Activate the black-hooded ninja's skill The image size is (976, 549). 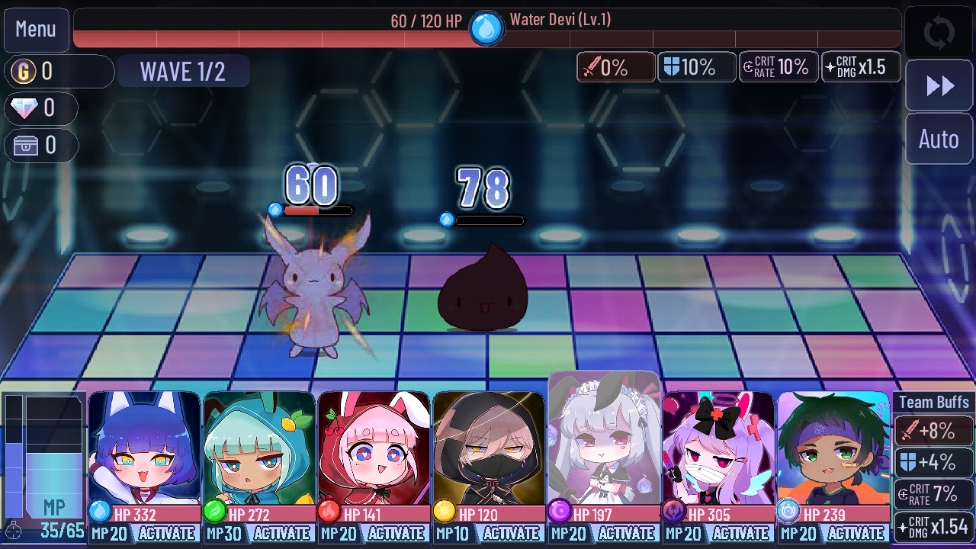click(512, 534)
